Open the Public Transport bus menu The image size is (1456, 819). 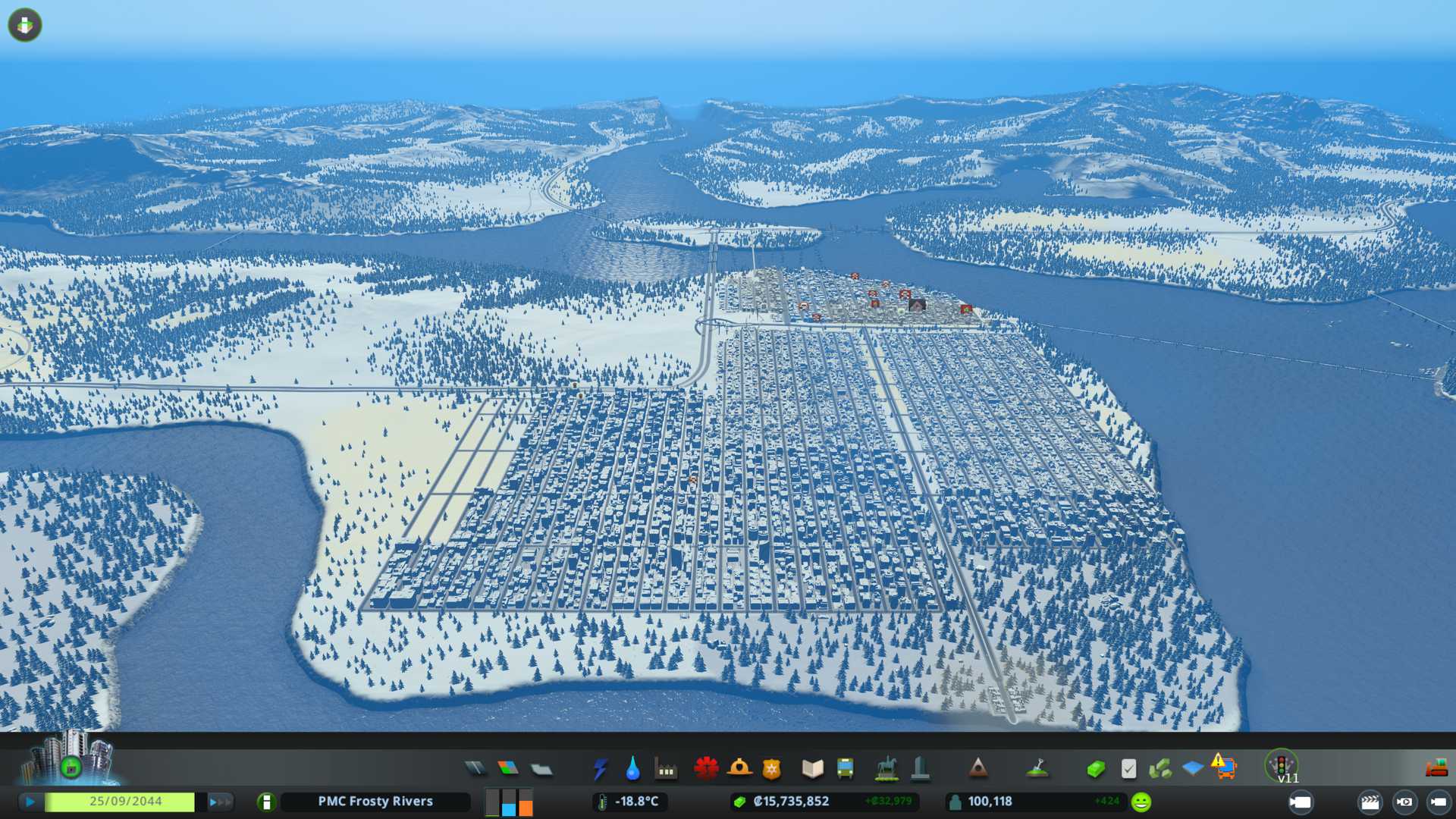click(845, 769)
